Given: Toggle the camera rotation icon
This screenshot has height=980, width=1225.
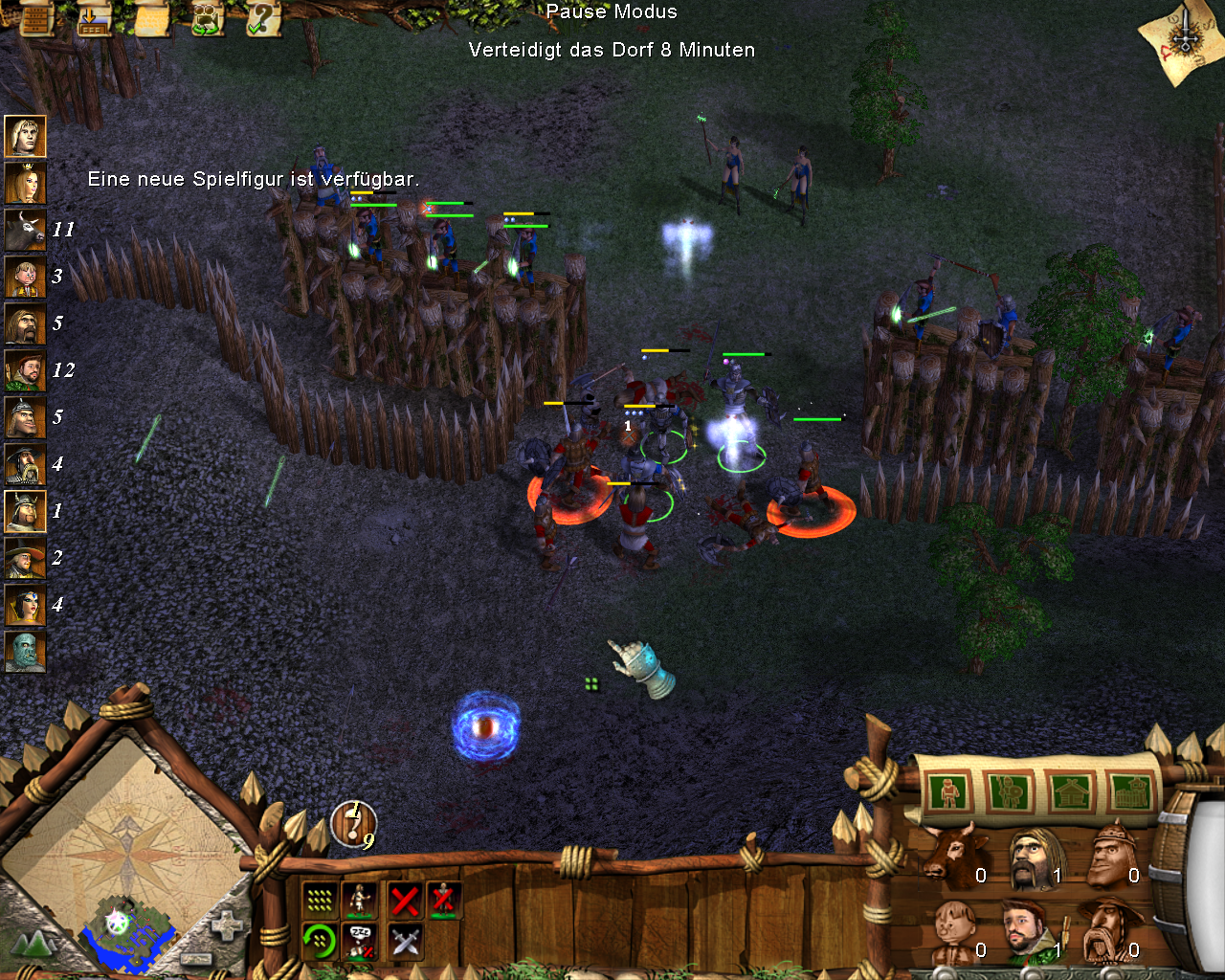Looking at the screenshot, I should [208, 17].
